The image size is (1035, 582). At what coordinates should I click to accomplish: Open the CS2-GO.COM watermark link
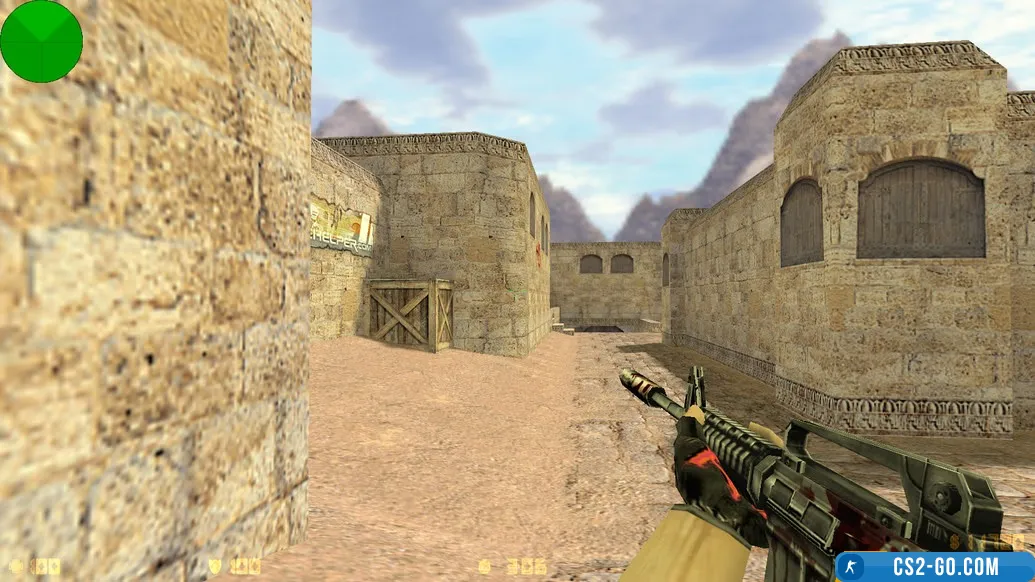coord(935,566)
